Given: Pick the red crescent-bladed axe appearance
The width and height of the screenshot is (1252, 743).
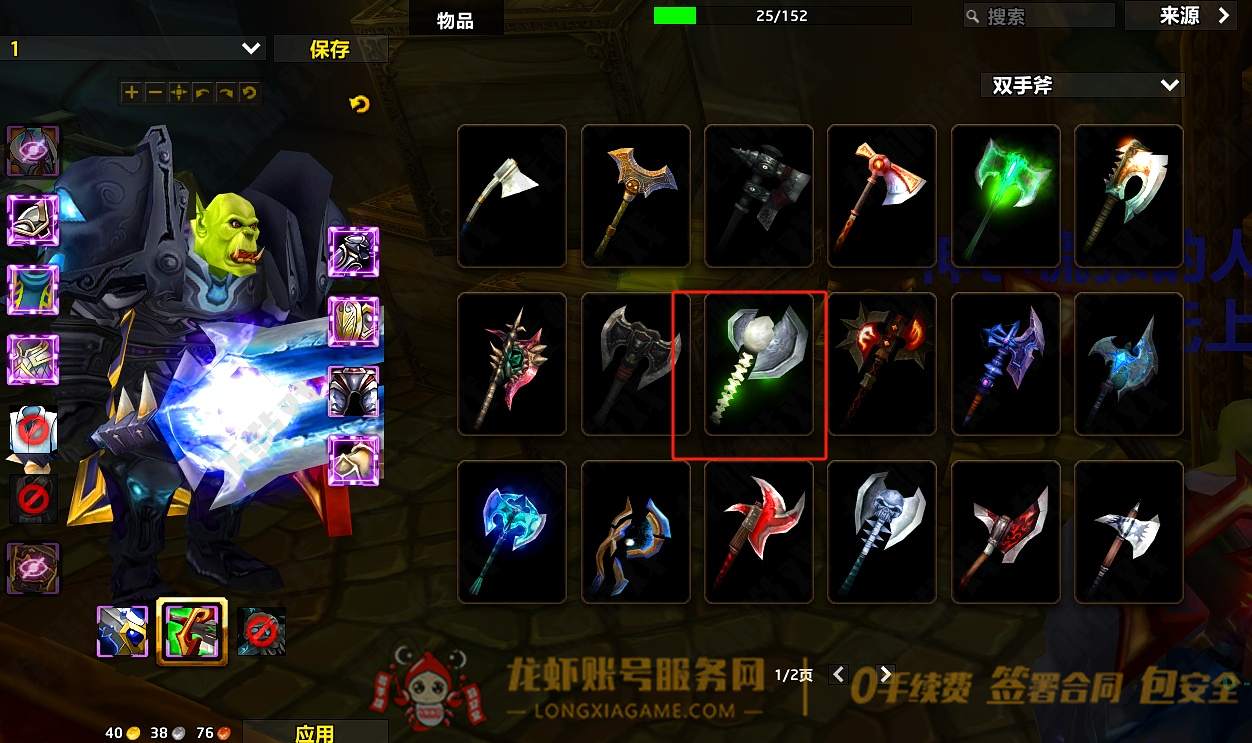Looking at the screenshot, I should tap(759, 532).
